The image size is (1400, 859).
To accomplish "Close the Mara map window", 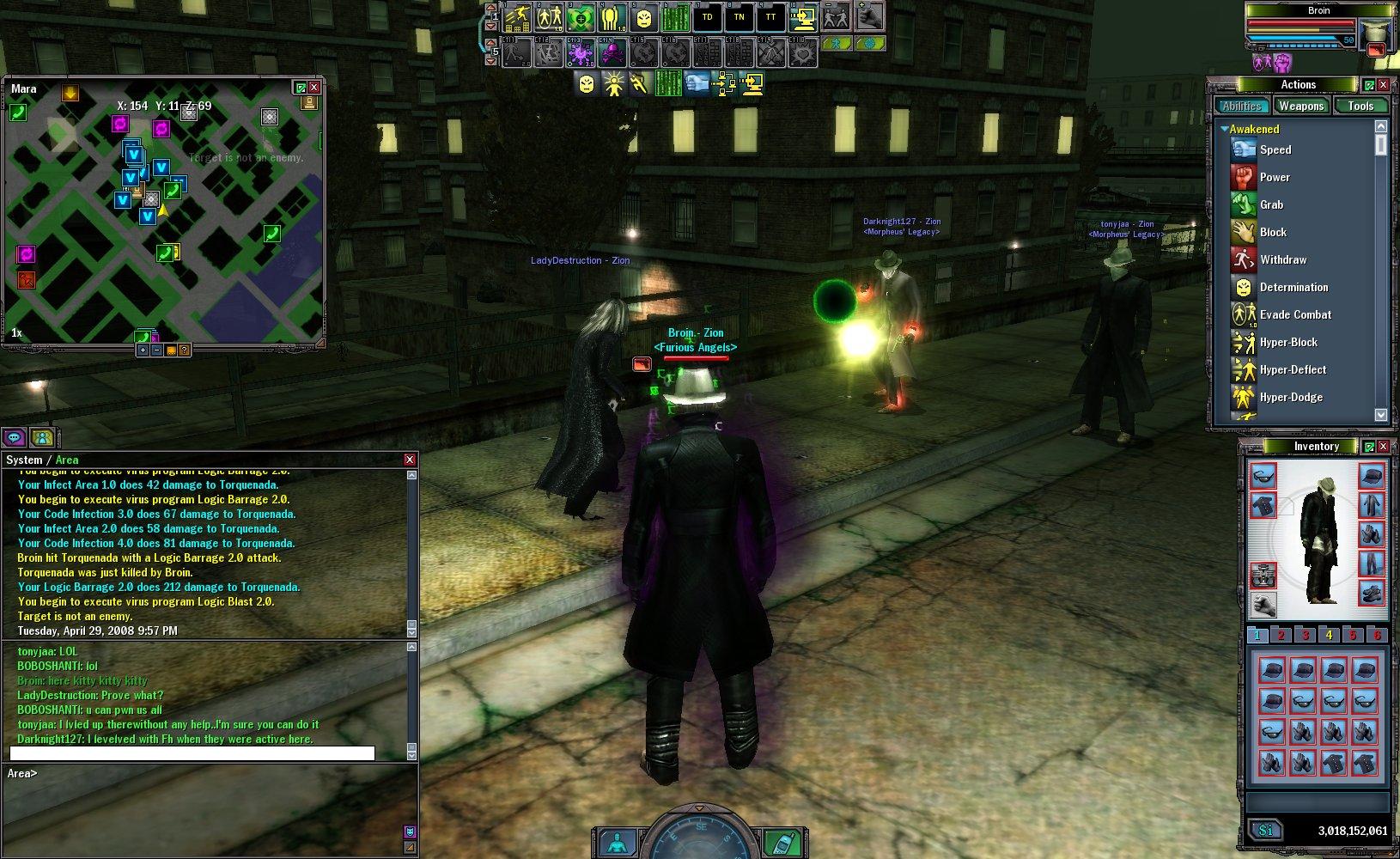I will click(314, 88).
